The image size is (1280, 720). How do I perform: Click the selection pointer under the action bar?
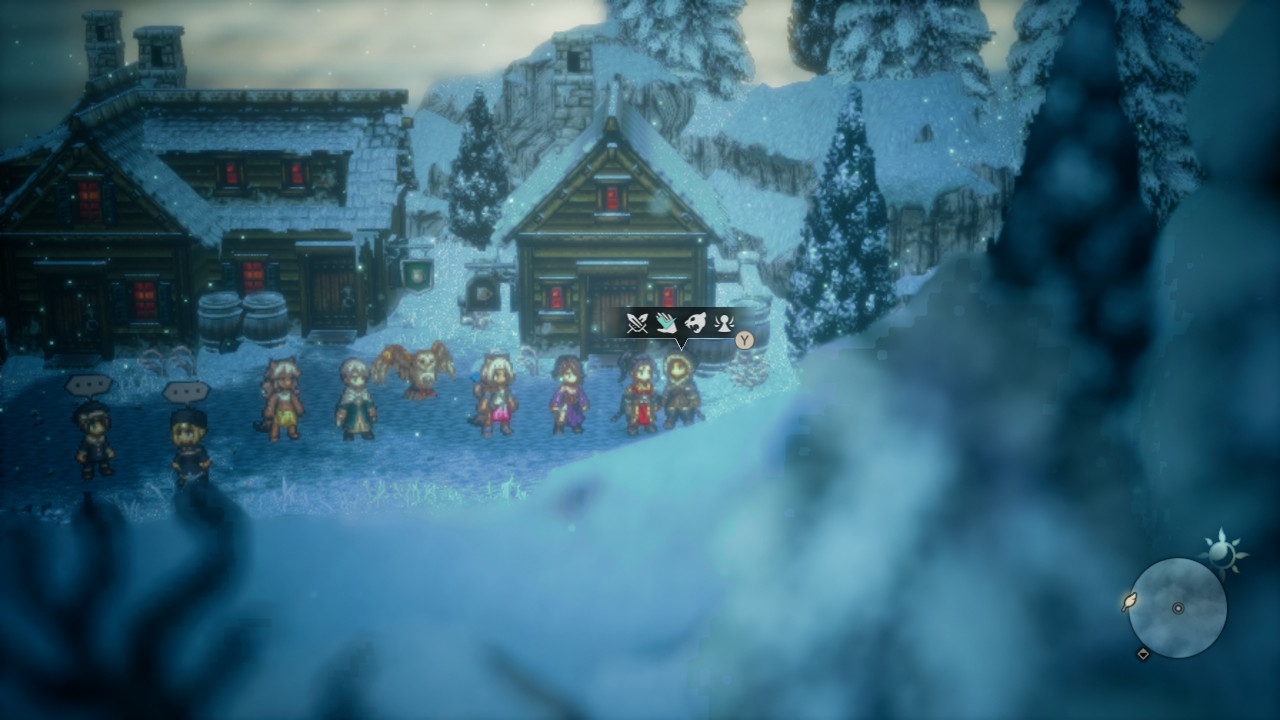(682, 343)
